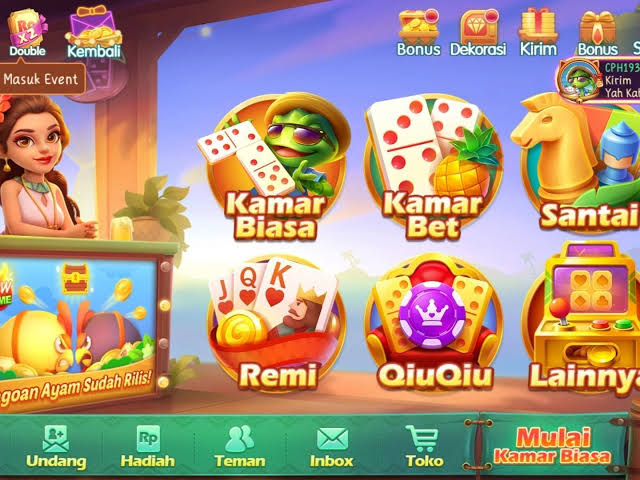
Task: Open the Hadiah rewards menu
Action: [x=147, y=446]
